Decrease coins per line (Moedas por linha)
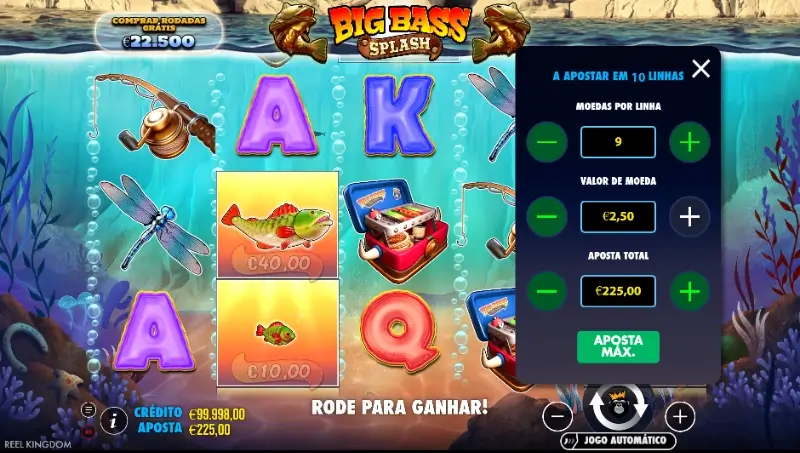800x453 pixels. (x=546, y=142)
